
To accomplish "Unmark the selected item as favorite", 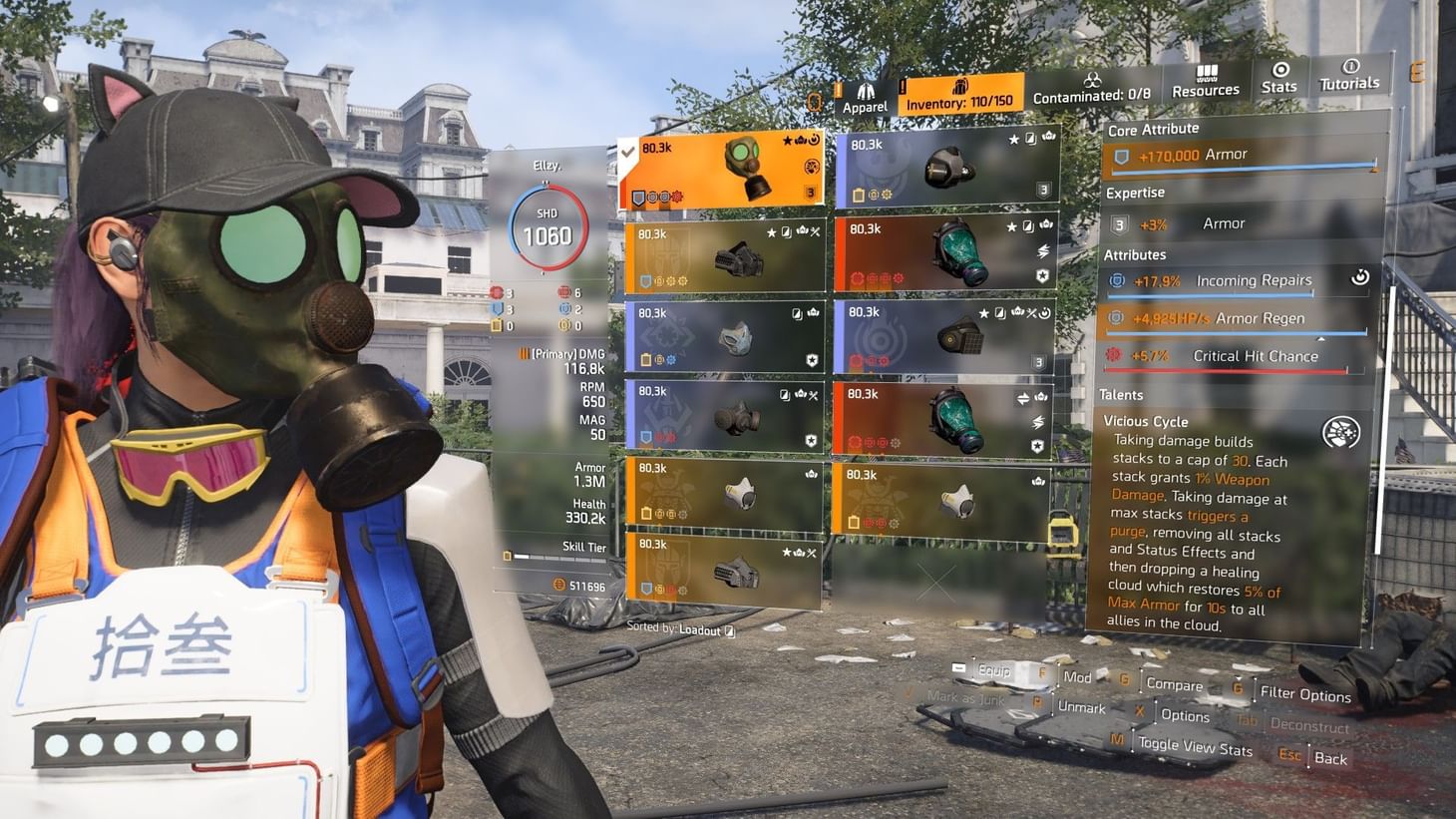I will (1083, 708).
